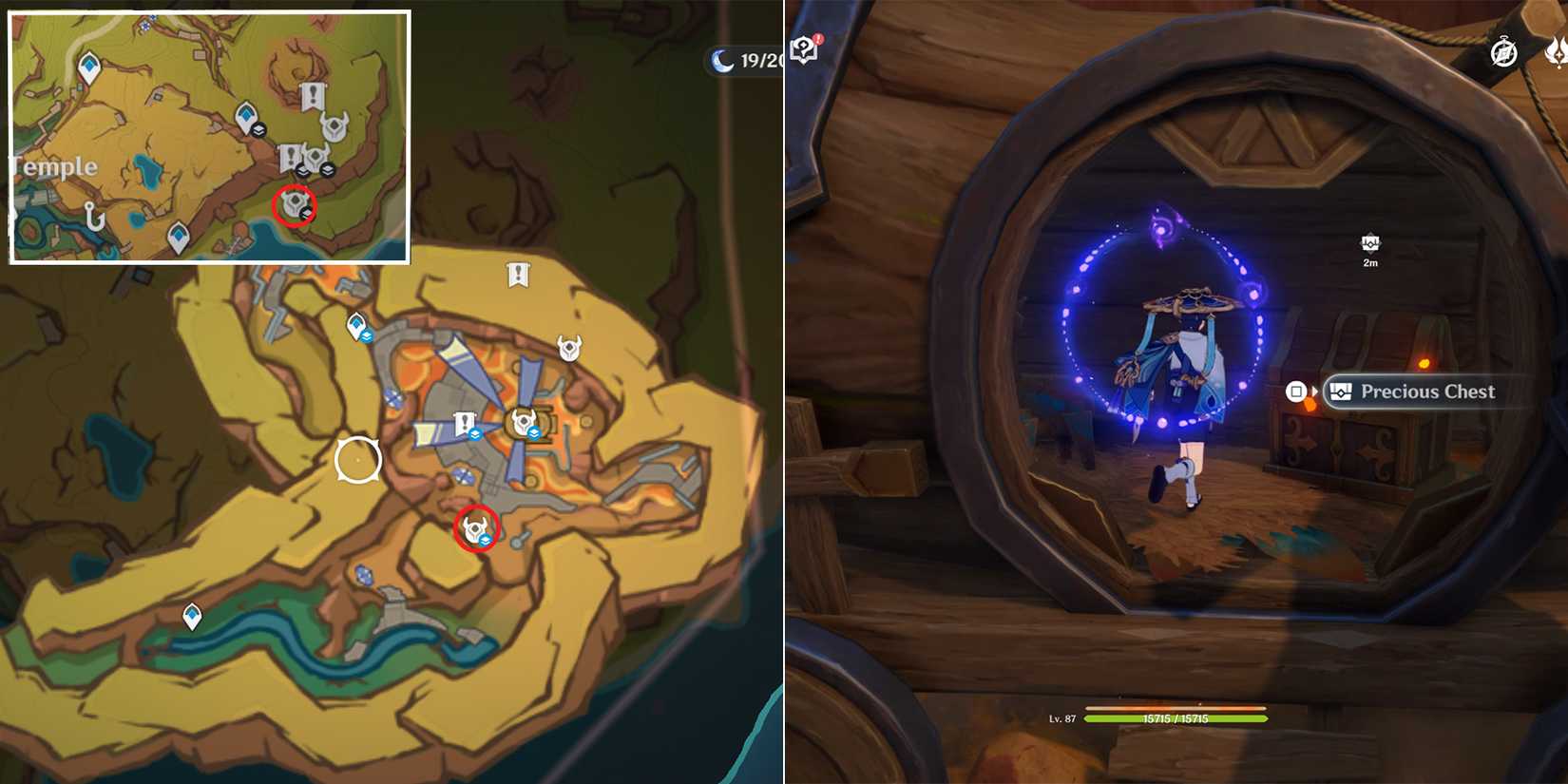The height and width of the screenshot is (784, 1568).
Task: Click the horned boss marker east of the domain
Action: click(x=568, y=350)
